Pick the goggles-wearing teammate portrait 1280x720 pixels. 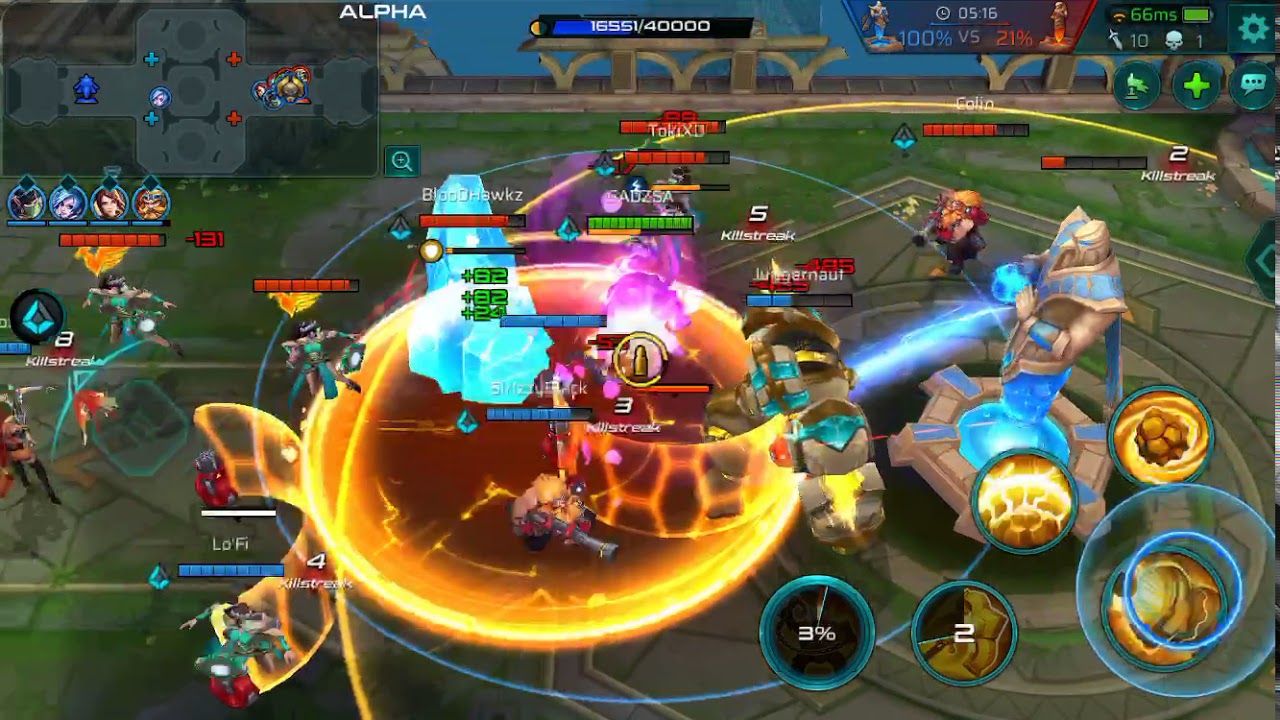coord(151,202)
